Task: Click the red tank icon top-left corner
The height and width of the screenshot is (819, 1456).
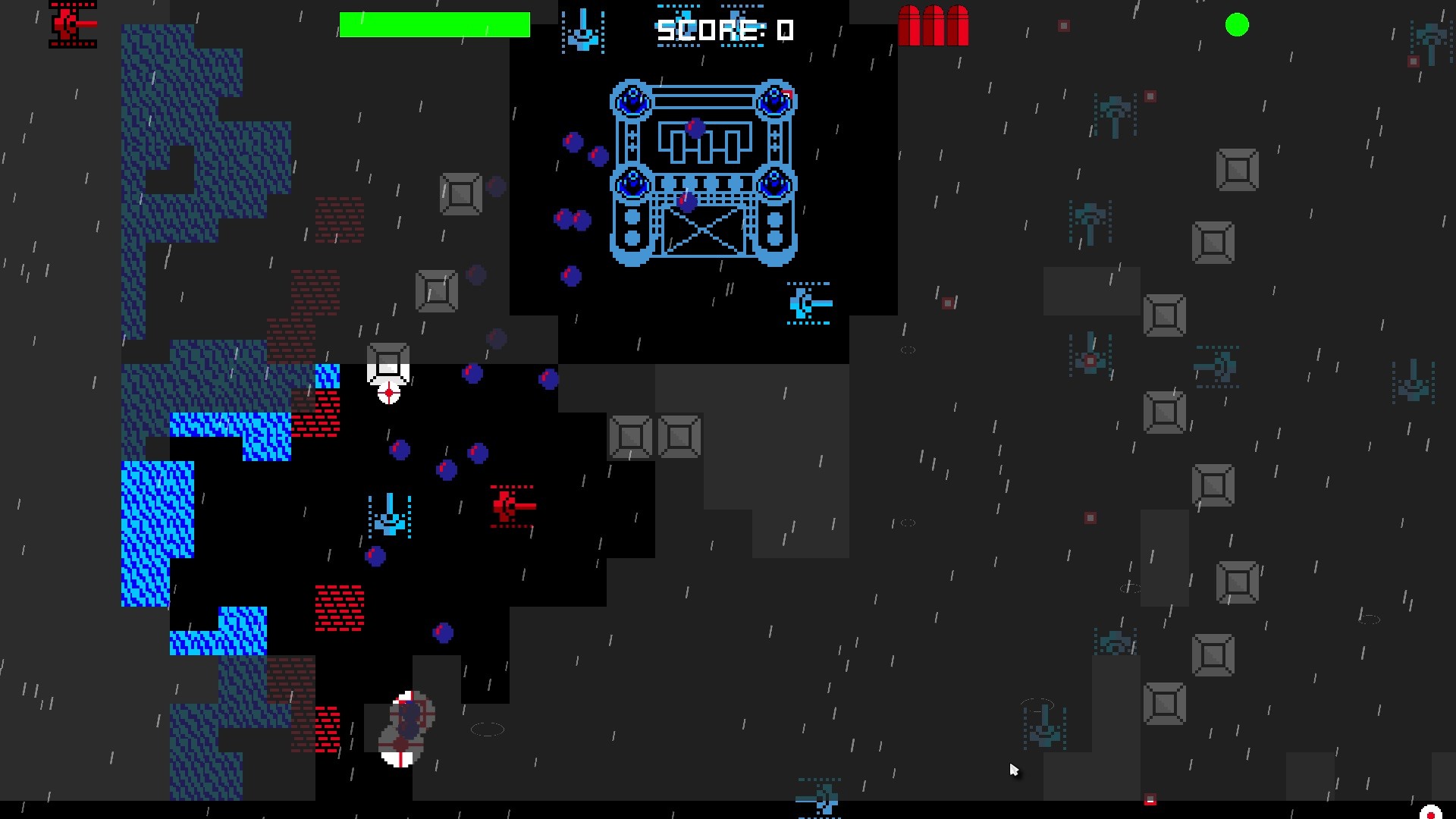Action: click(x=72, y=24)
